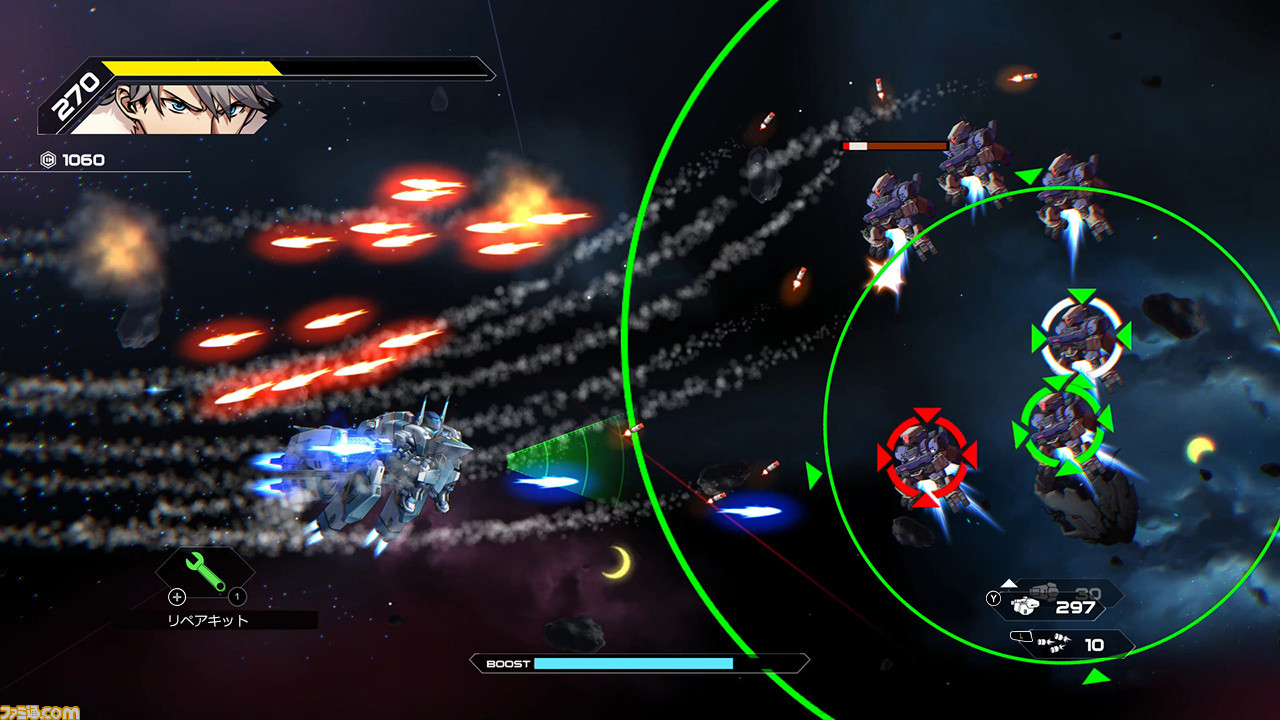Image resolution: width=1280 pixels, height=720 pixels.
Task: Select the missile weapon slot
Action: point(1074,645)
